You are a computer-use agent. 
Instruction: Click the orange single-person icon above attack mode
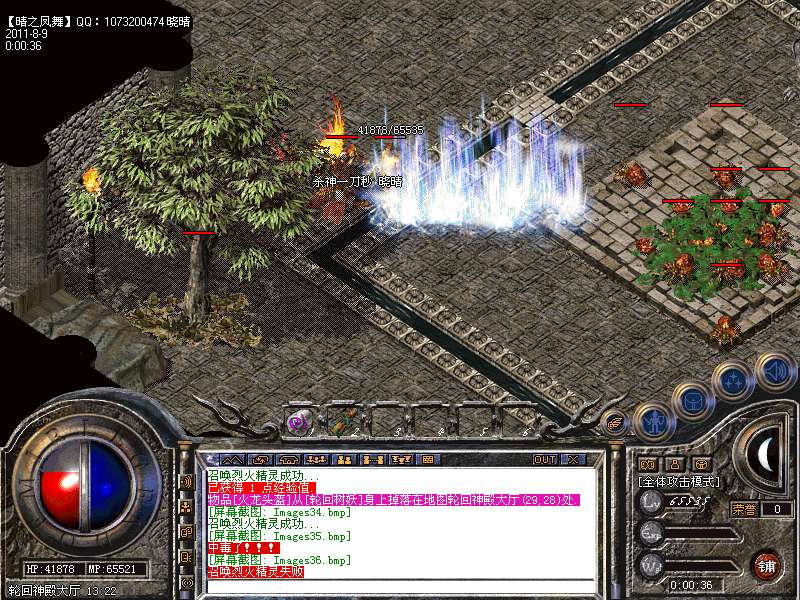(x=675, y=464)
